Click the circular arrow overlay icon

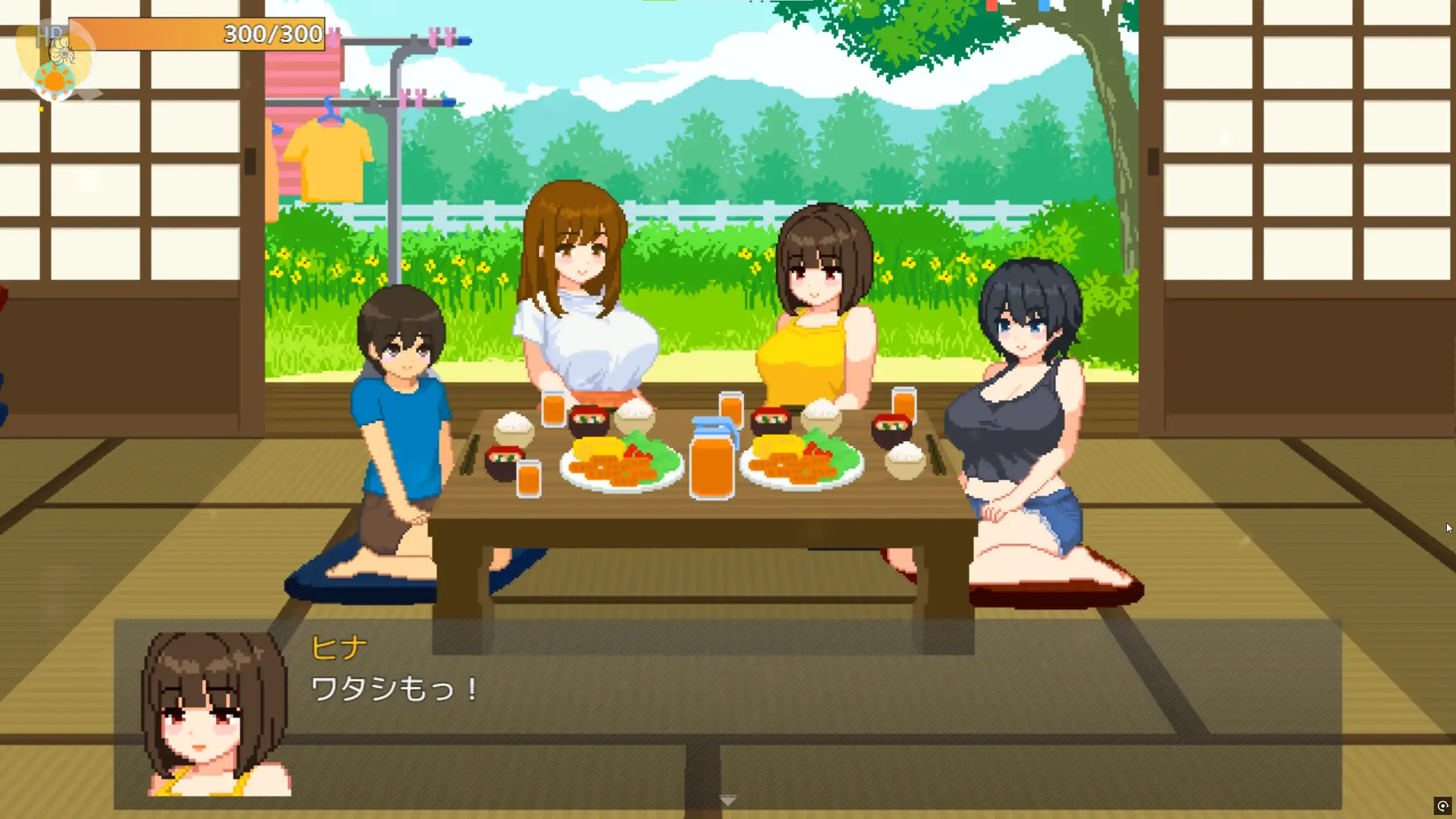1442,806
